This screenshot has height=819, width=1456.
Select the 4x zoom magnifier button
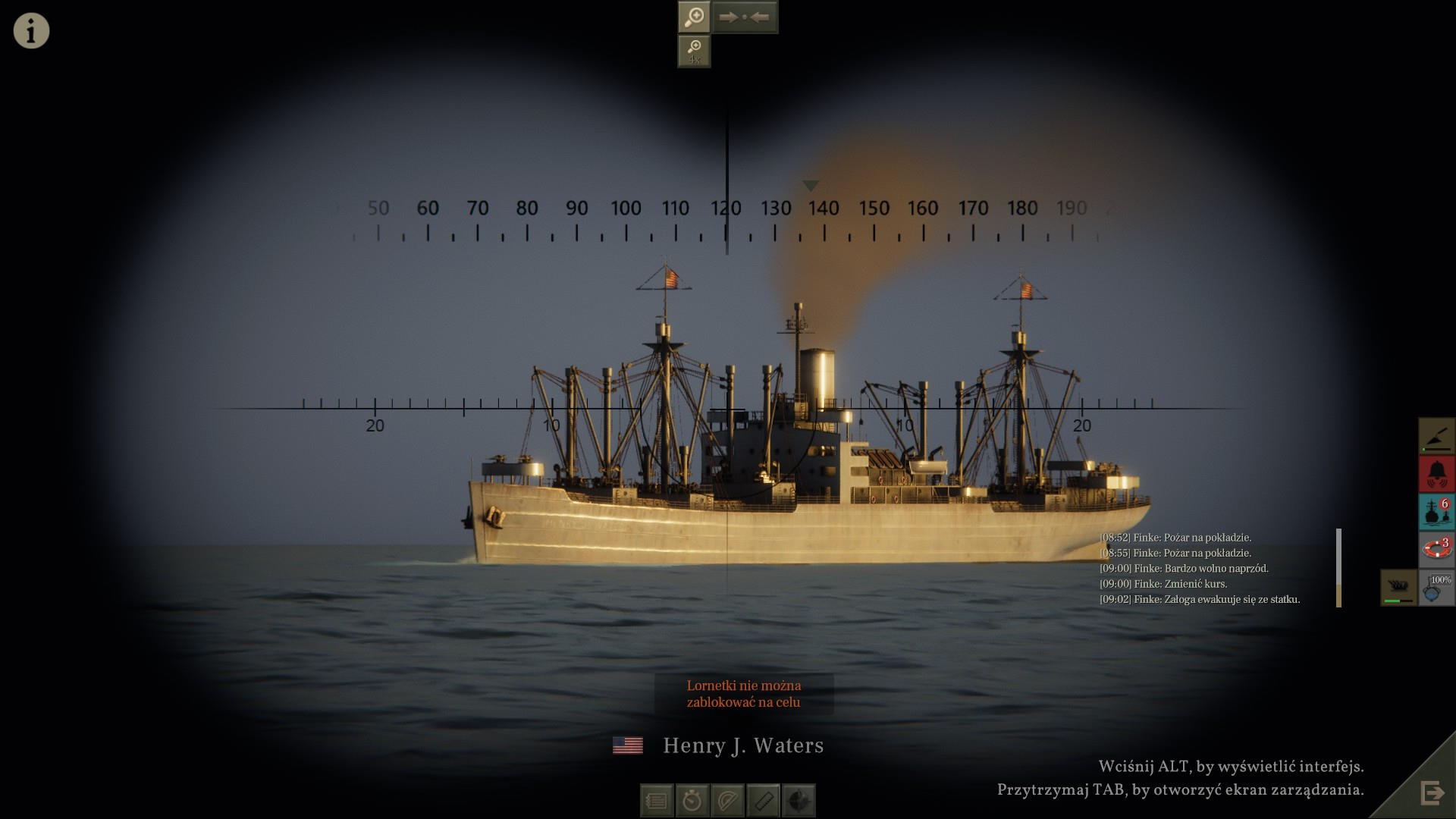tap(694, 52)
